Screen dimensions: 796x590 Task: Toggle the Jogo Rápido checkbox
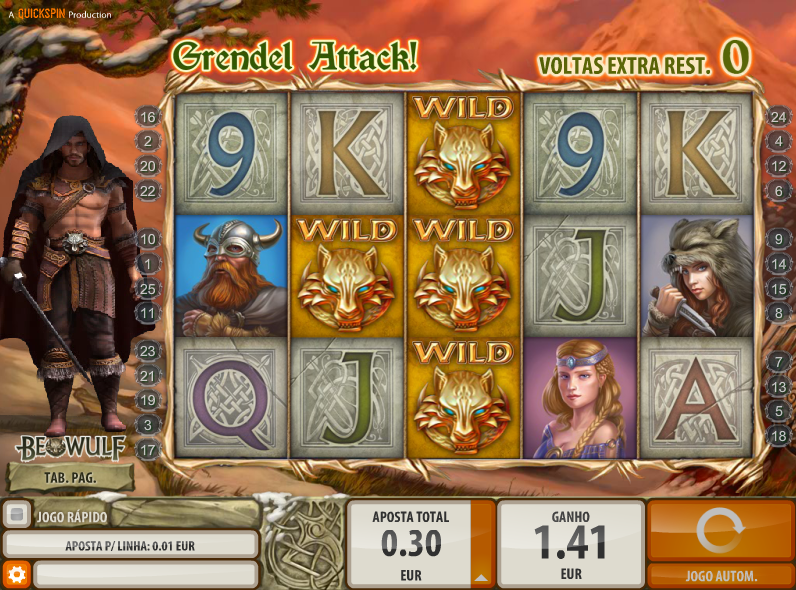16,516
